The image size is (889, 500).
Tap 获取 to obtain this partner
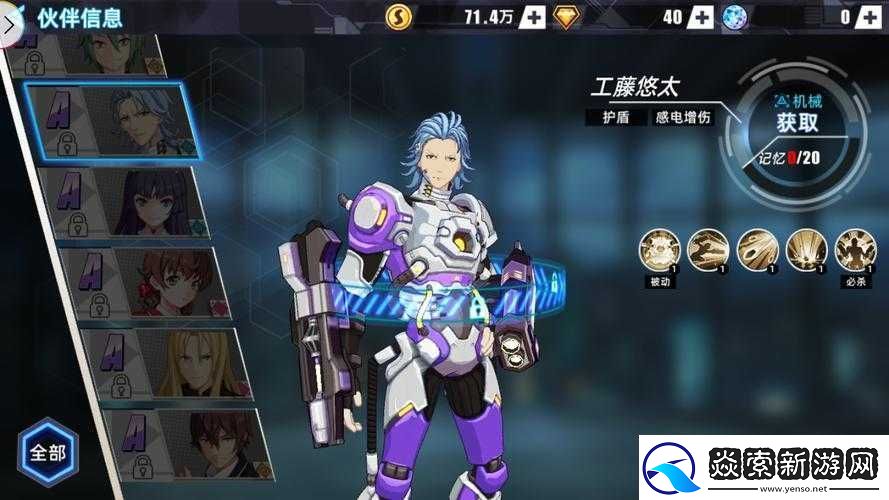pos(797,123)
